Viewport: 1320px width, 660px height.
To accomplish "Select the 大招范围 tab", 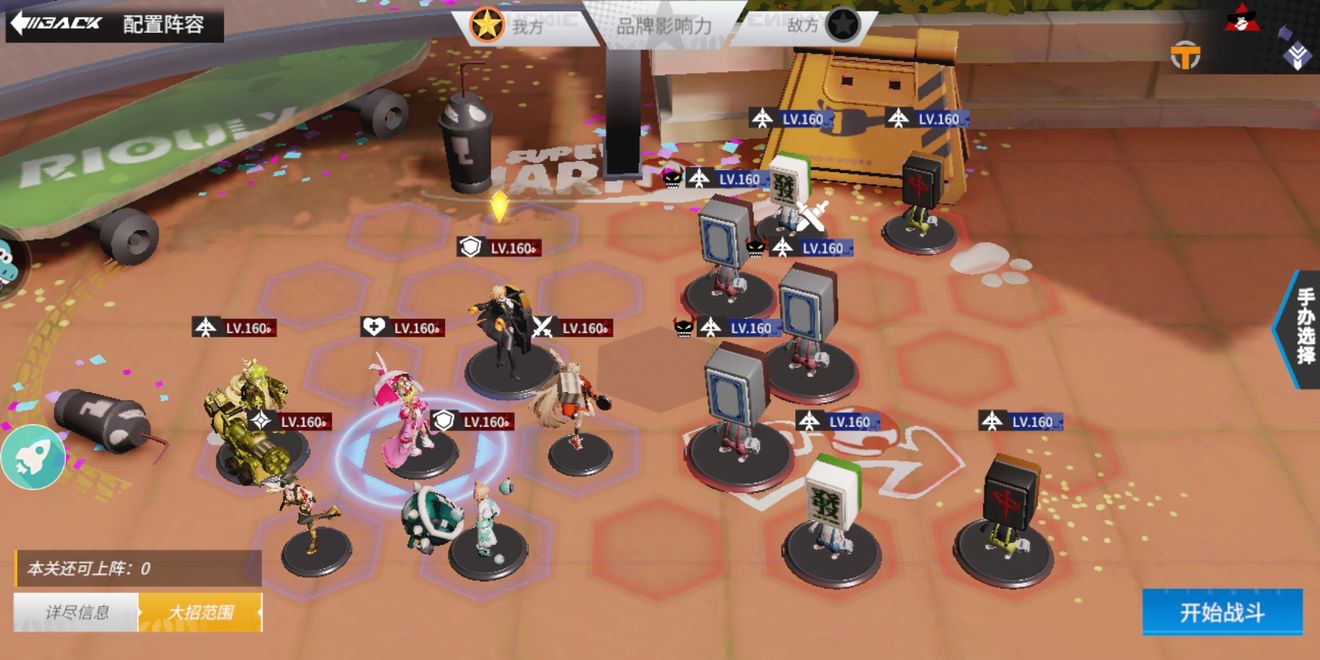I will [x=200, y=612].
